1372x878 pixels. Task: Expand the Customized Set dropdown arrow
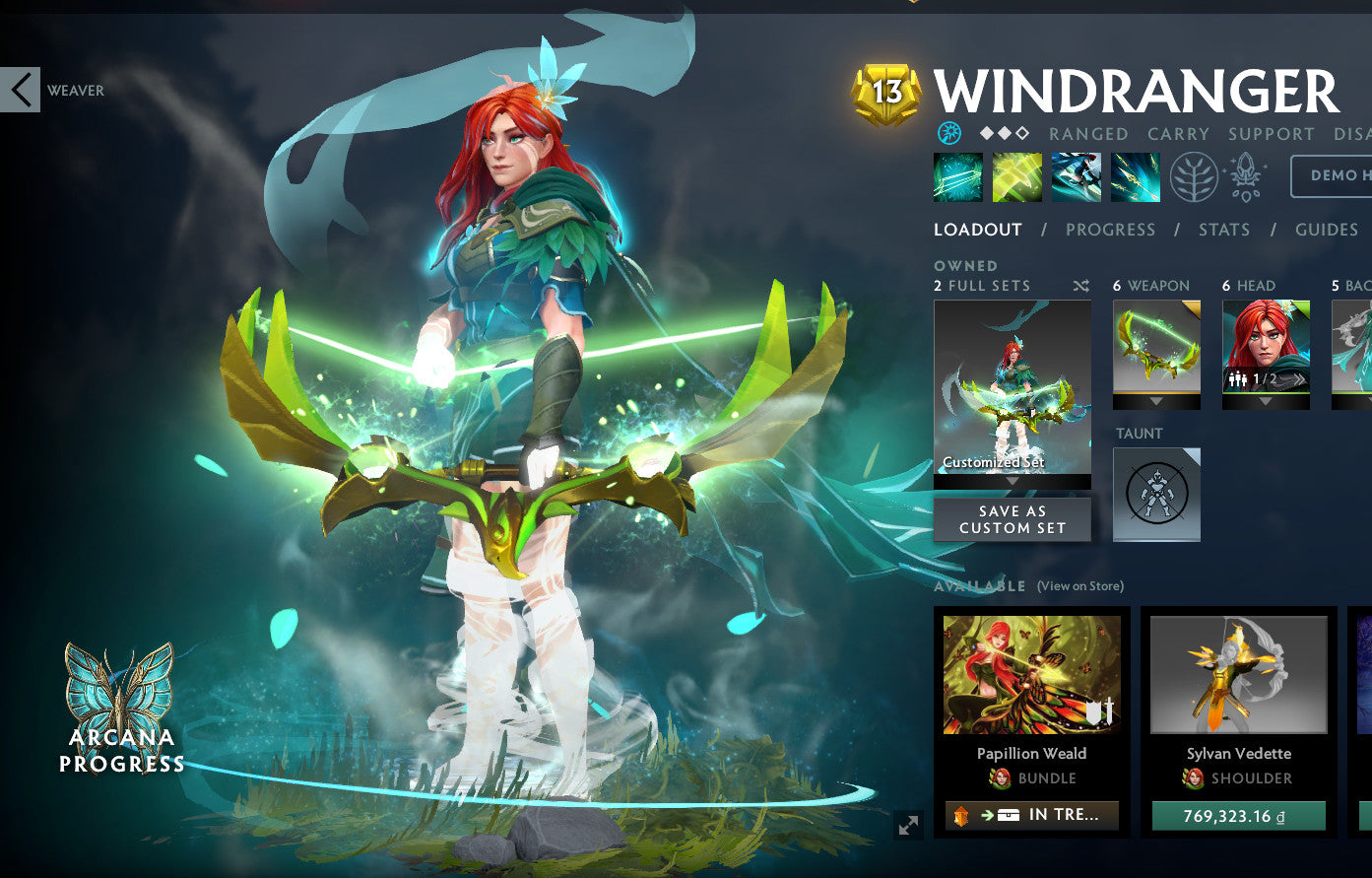tap(1013, 483)
